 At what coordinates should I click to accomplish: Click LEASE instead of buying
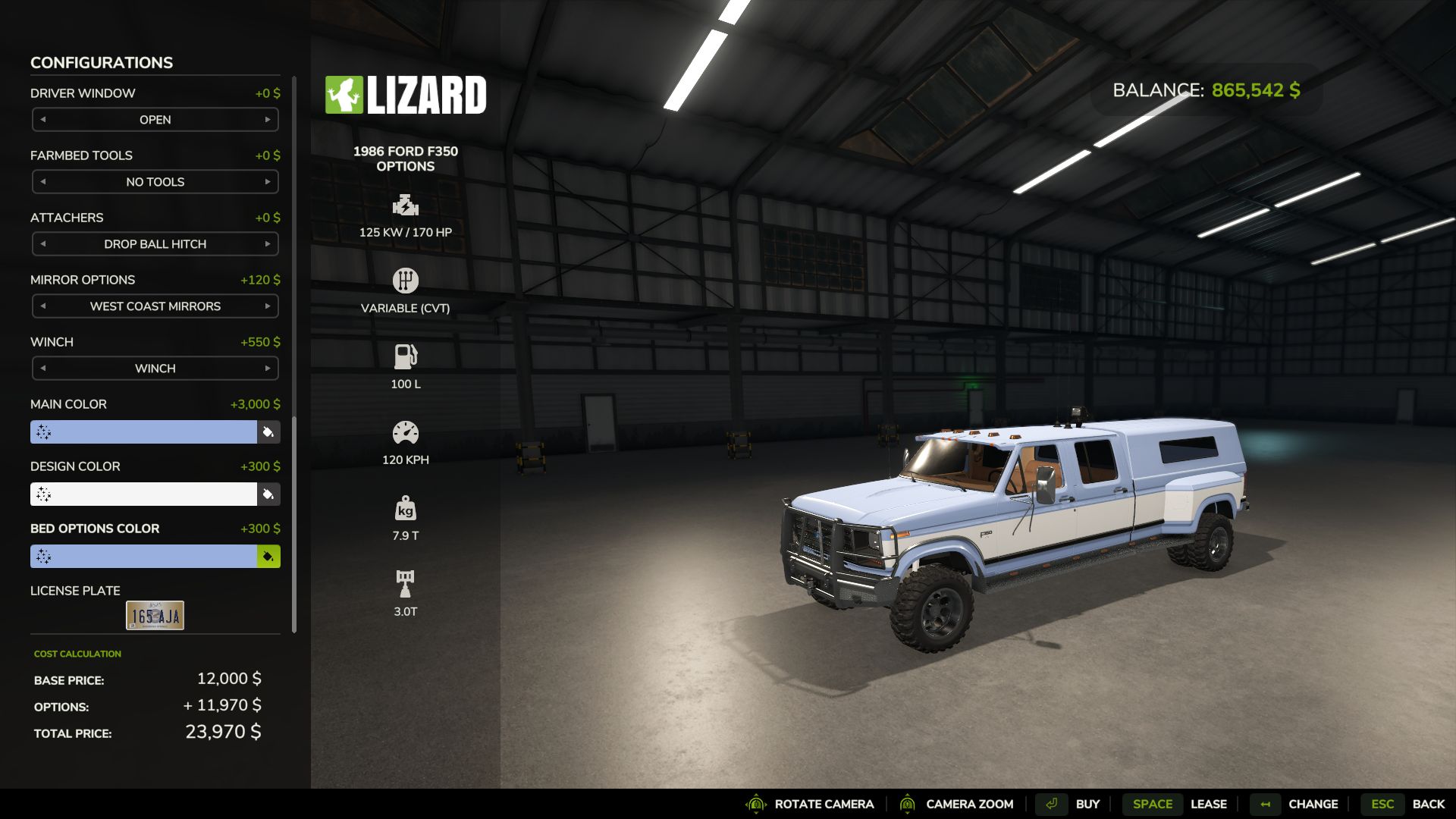click(x=1209, y=803)
